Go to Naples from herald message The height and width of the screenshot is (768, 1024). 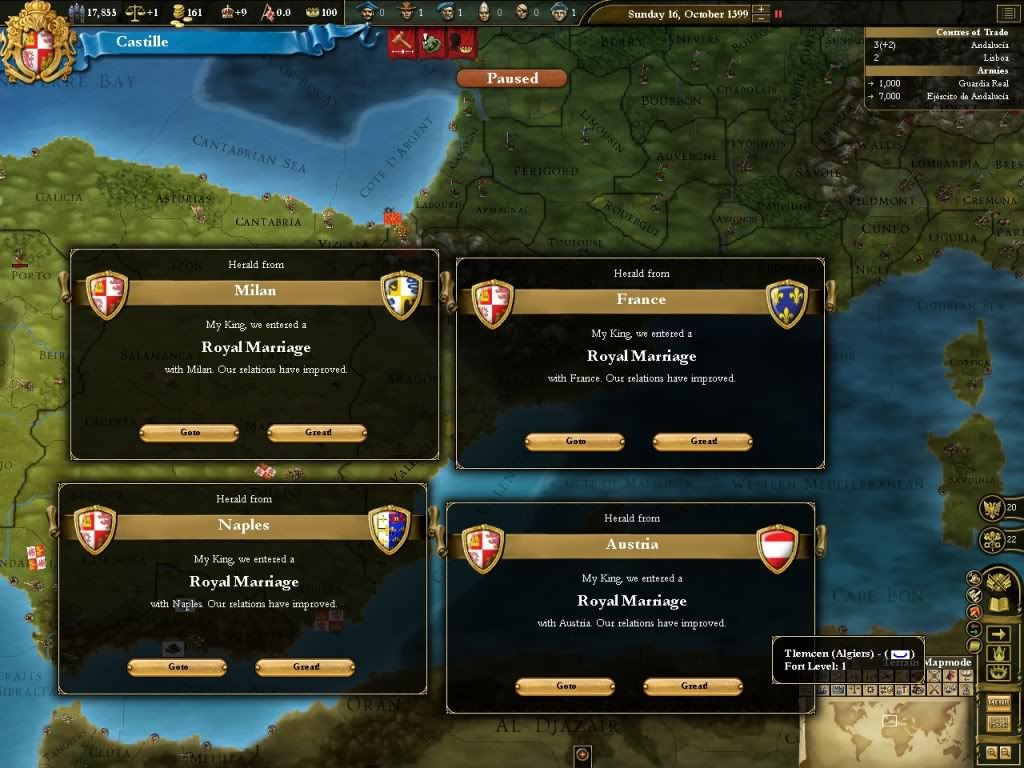(177, 667)
